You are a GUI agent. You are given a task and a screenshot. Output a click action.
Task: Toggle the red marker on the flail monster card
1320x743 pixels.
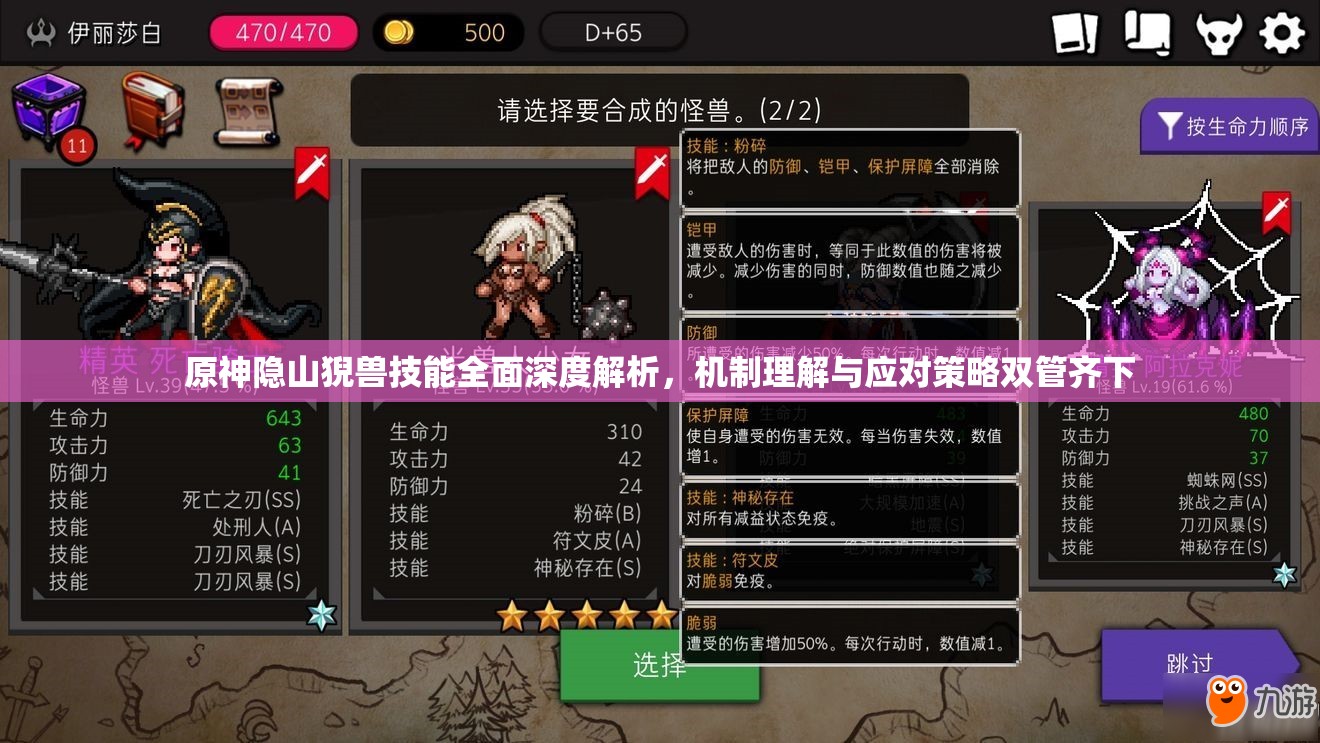[x=651, y=170]
